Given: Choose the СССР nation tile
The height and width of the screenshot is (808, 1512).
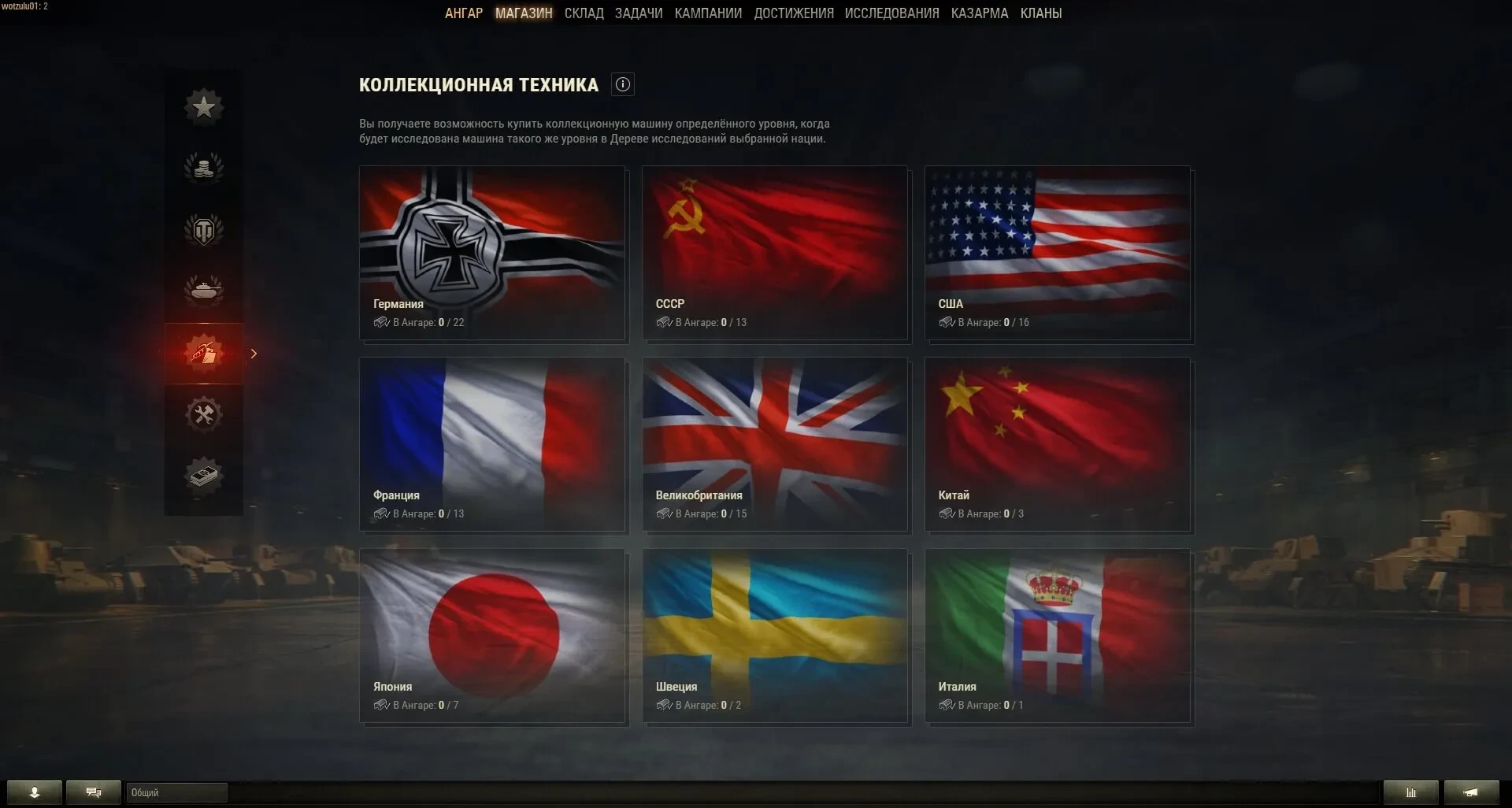Looking at the screenshot, I should tap(775, 253).
